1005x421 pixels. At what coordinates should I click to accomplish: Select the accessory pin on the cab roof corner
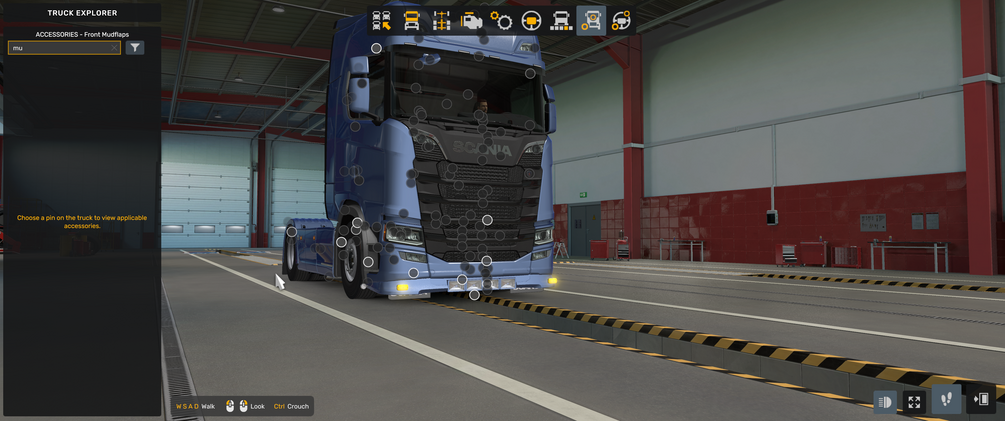tap(376, 48)
